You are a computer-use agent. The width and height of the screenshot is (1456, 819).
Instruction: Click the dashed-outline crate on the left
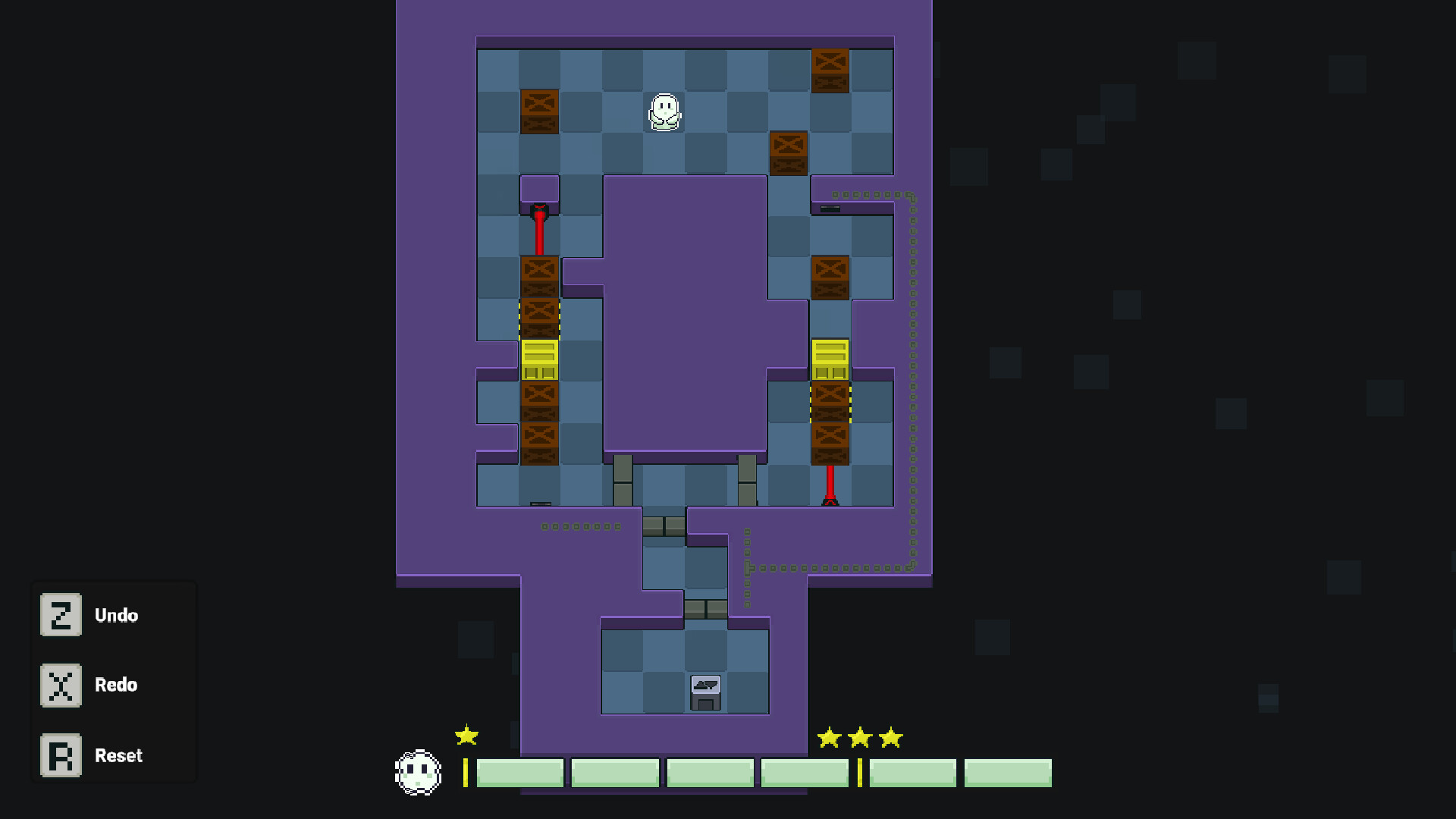538,318
